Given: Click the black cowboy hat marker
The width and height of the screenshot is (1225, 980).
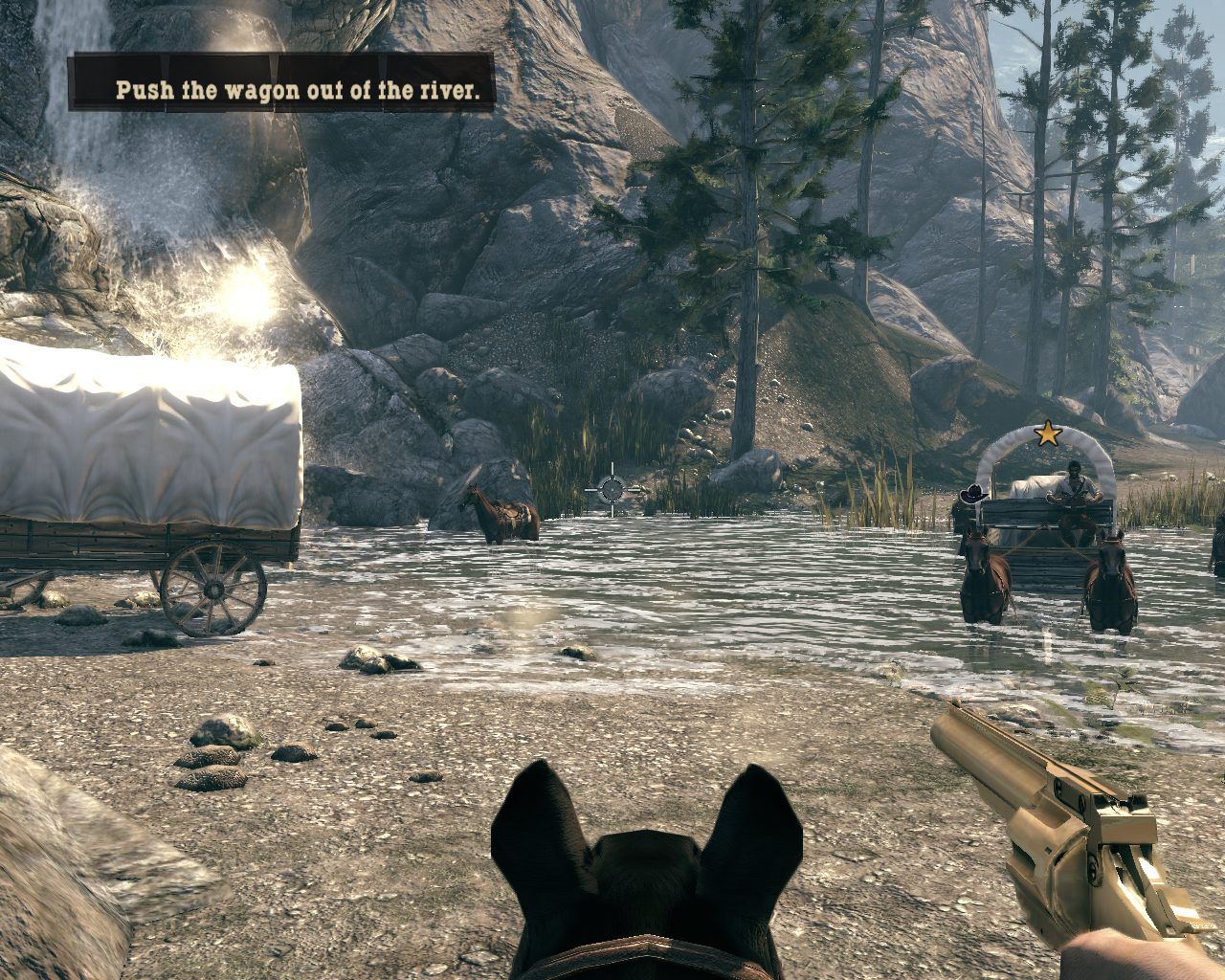Looking at the screenshot, I should pos(973,493).
